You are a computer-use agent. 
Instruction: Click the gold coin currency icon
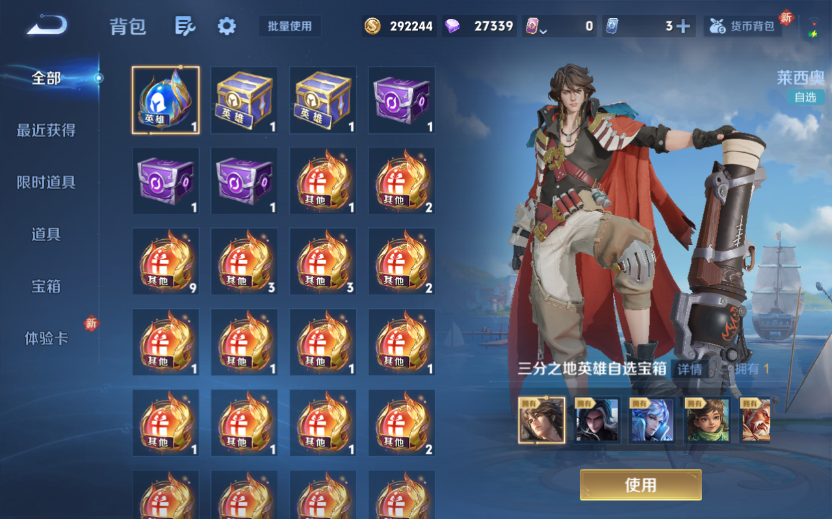(373, 26)
